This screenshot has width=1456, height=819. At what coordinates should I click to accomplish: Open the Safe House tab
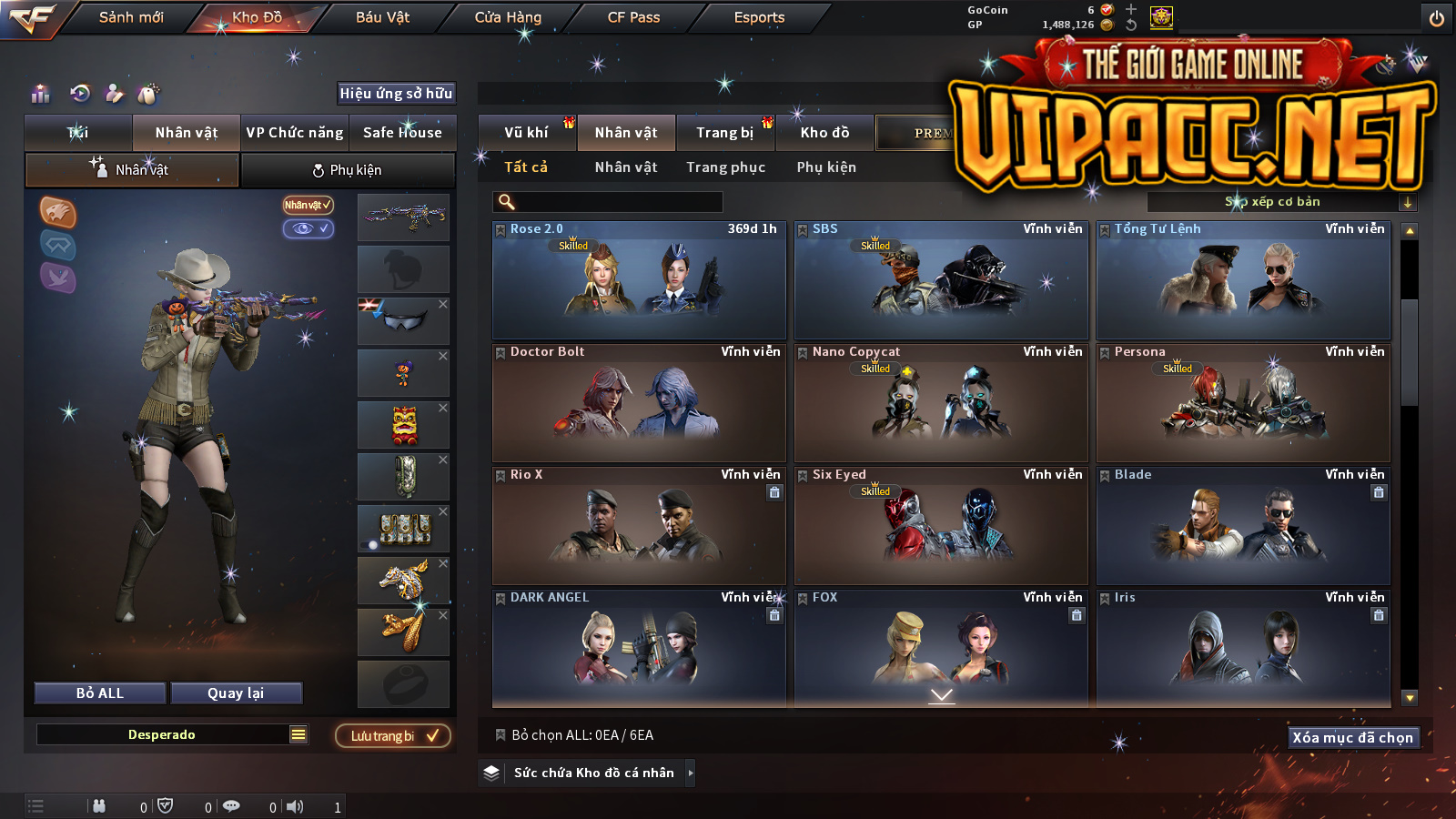click(402, 133)
